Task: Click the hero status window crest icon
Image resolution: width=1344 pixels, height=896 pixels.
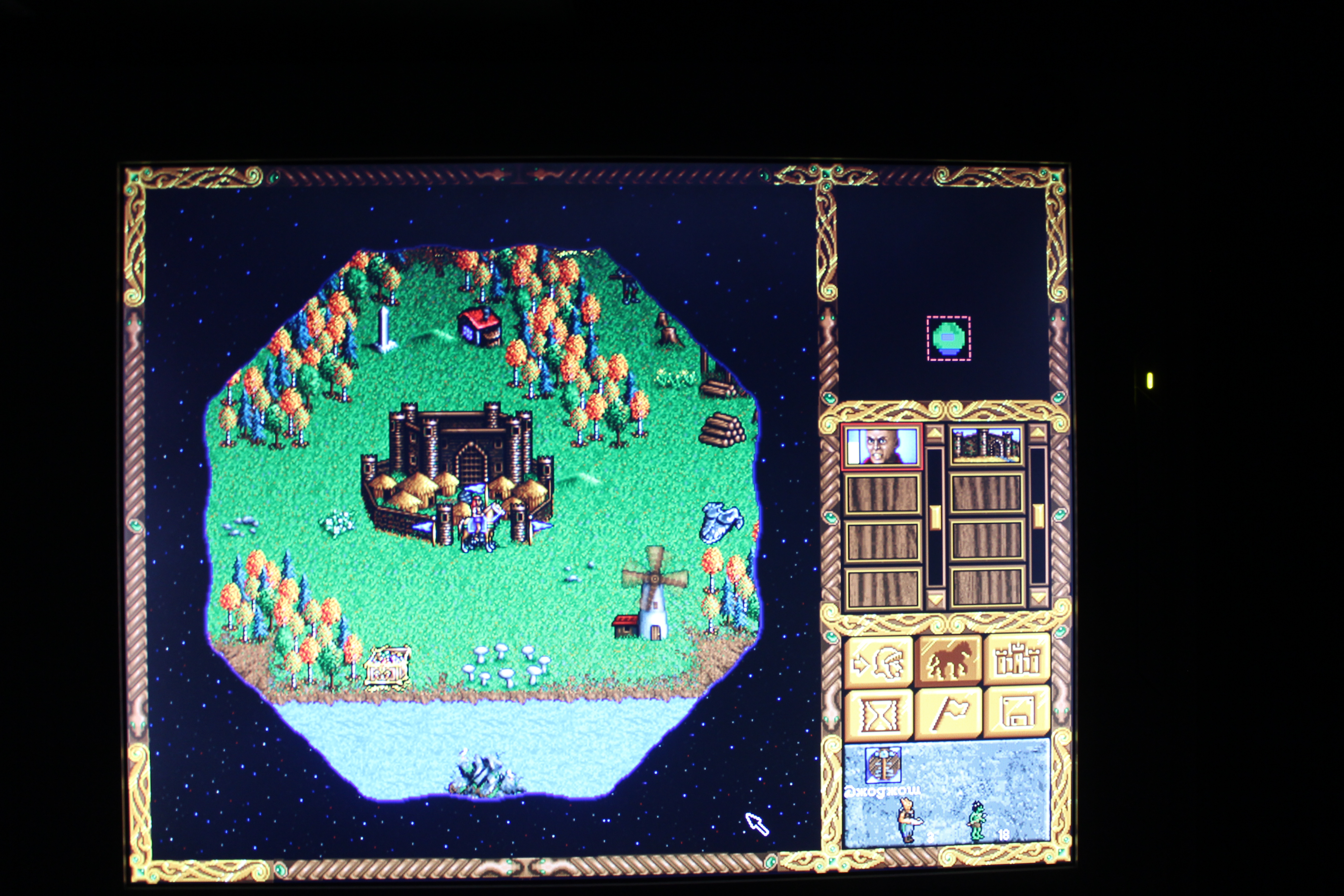Action: click(x=883, y=765)
